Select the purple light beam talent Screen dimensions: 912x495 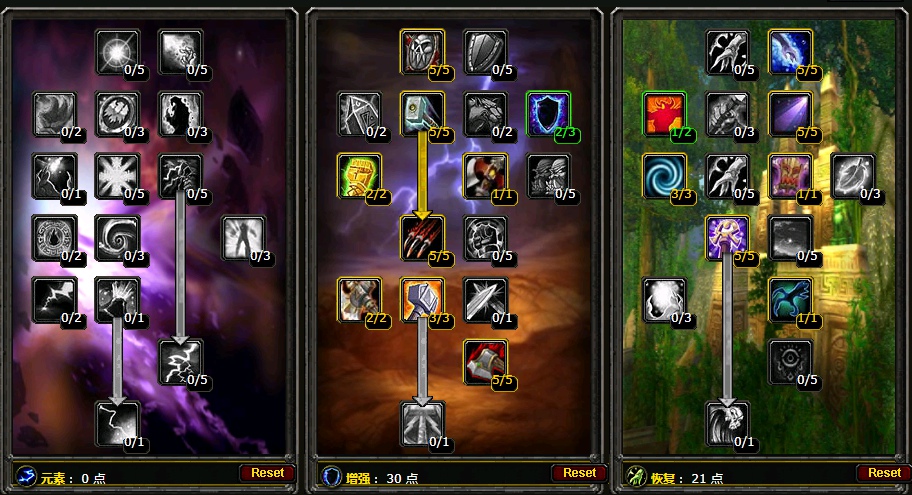click(790, 113)
